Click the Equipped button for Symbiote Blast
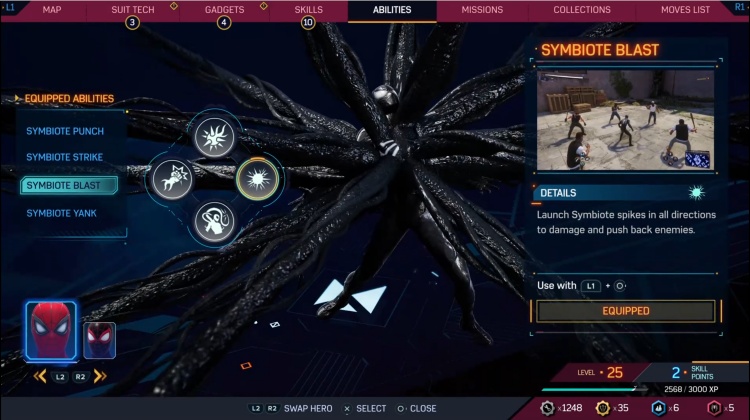Image resolution: width=750 pixels, height=420 pixels. (625, 311)
